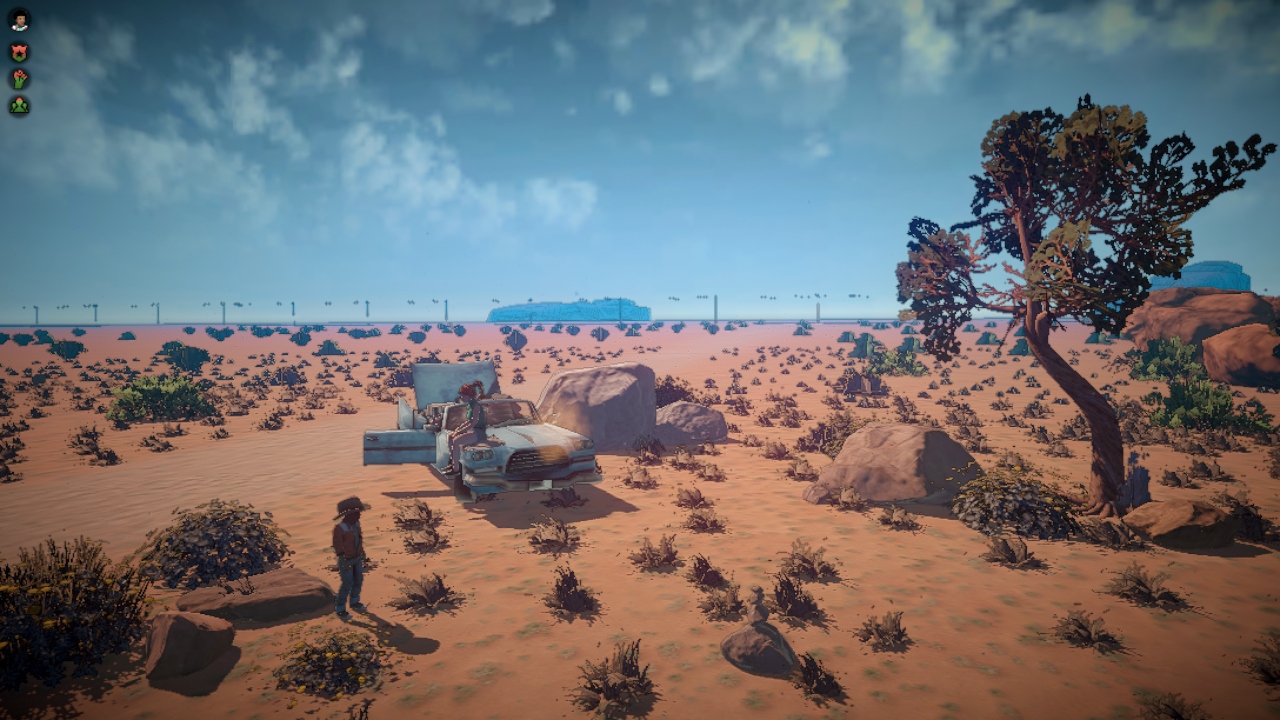Click the character portrait icon top-left
This screenshot has width=1280, height=720.
pos(19,19)
